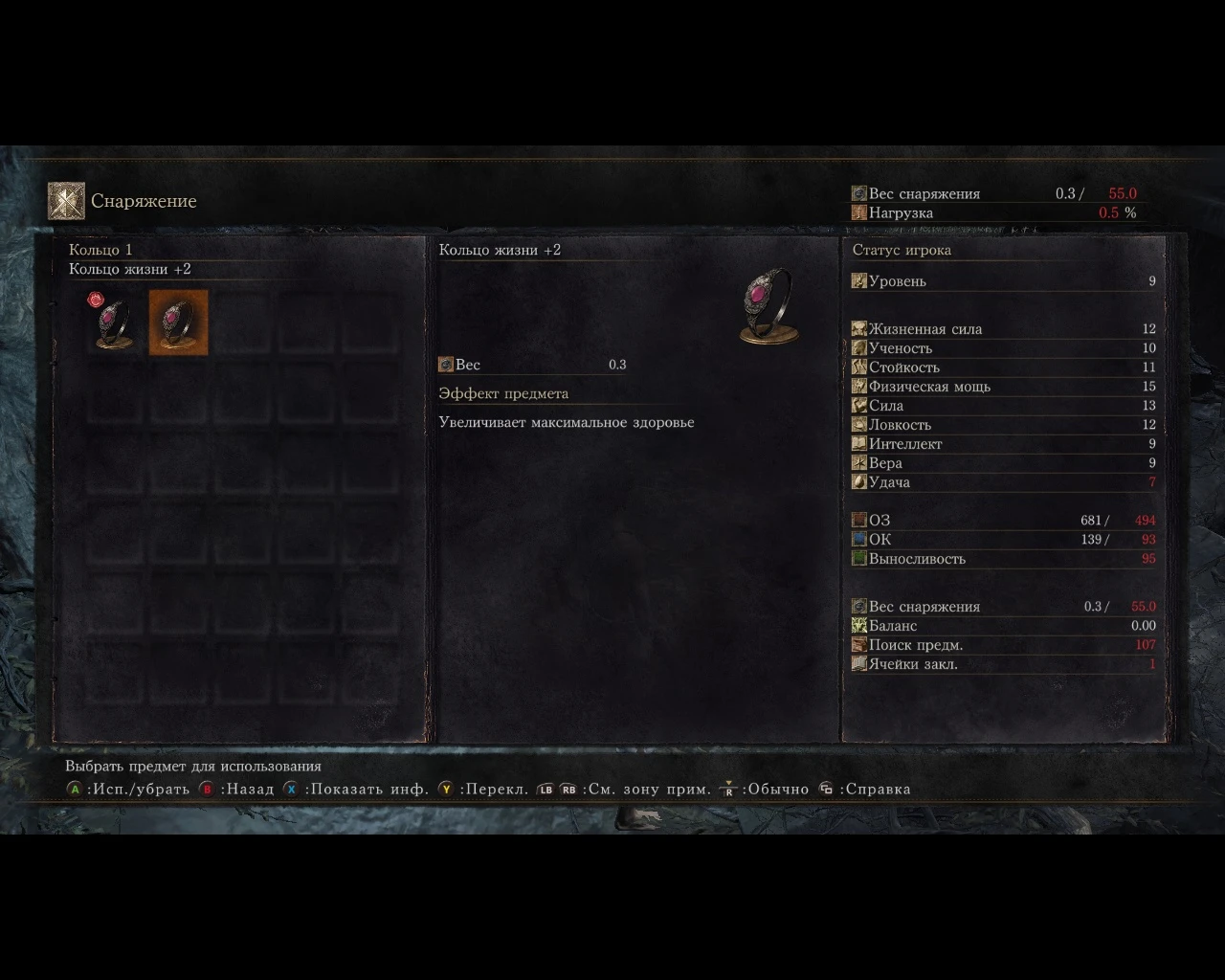Click the Сила stat icon
The image size is (1225, 980).
click(x=860, y=405)
